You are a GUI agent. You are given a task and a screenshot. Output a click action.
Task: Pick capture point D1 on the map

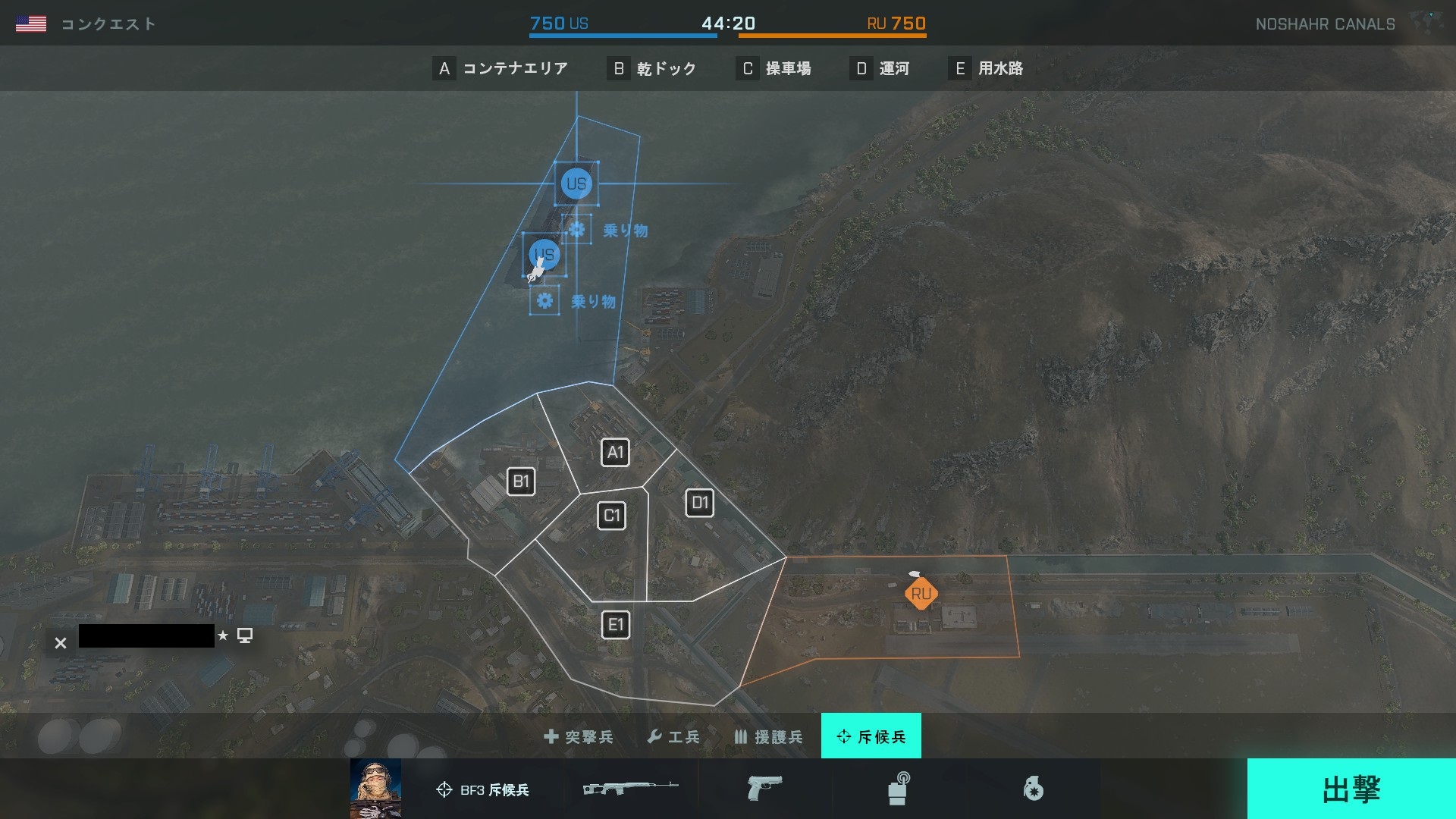[x=699, y=503]
